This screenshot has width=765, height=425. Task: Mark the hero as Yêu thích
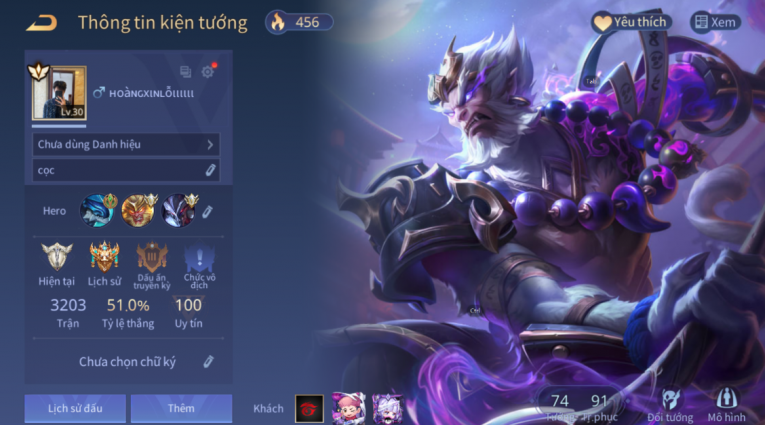coord(631,22)
